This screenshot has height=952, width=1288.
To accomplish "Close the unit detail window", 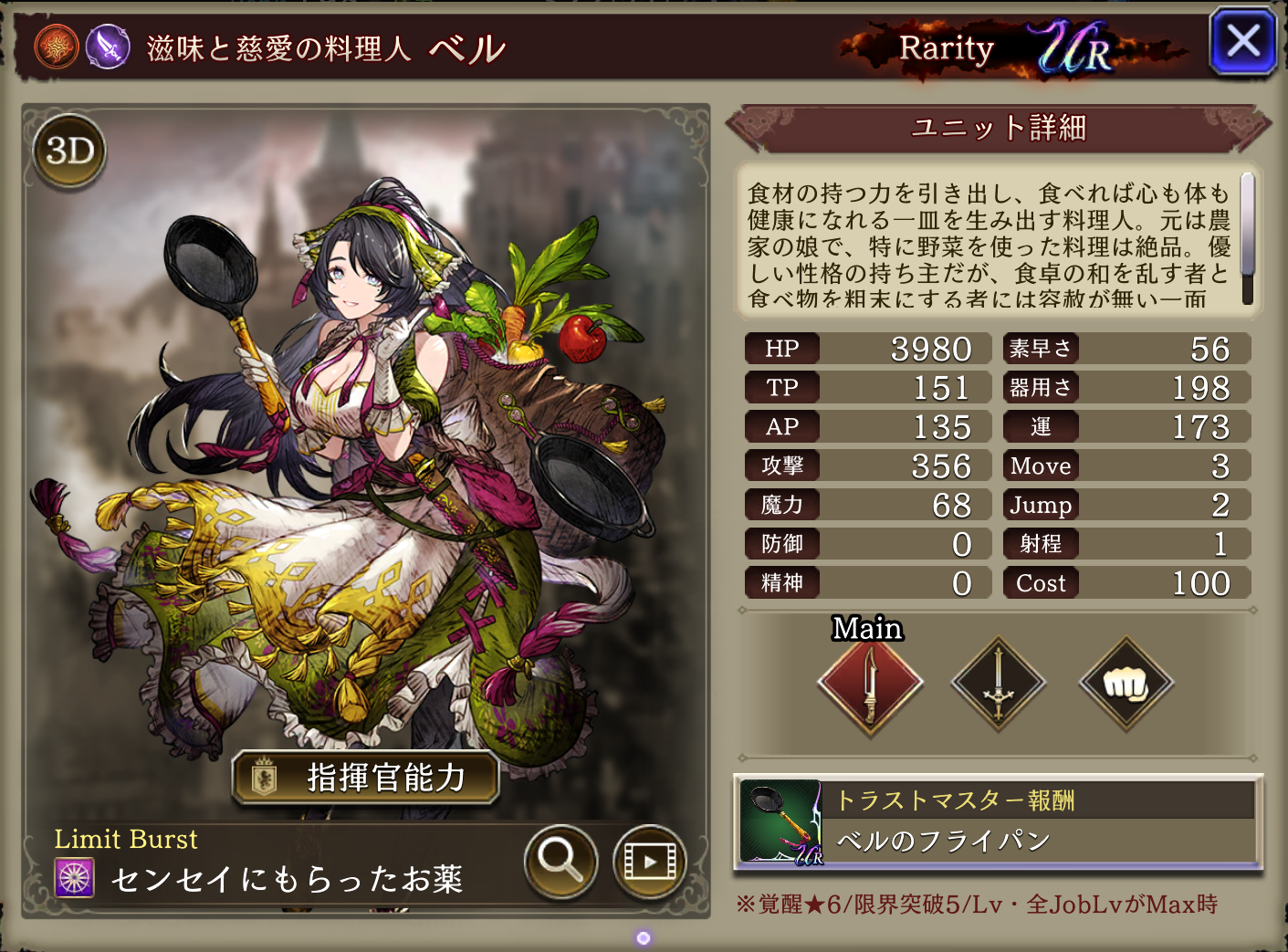I will [x=1241, y=42].
